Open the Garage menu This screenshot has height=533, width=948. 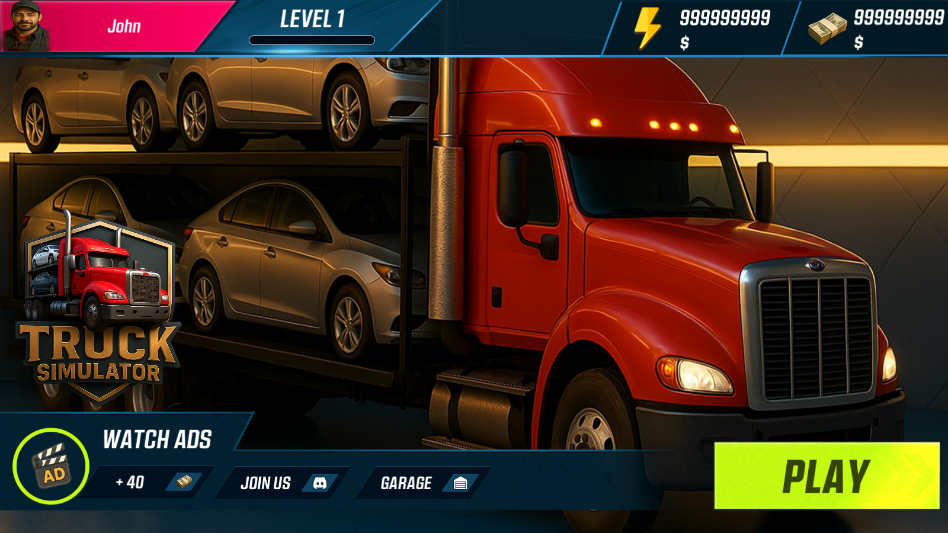421,483
